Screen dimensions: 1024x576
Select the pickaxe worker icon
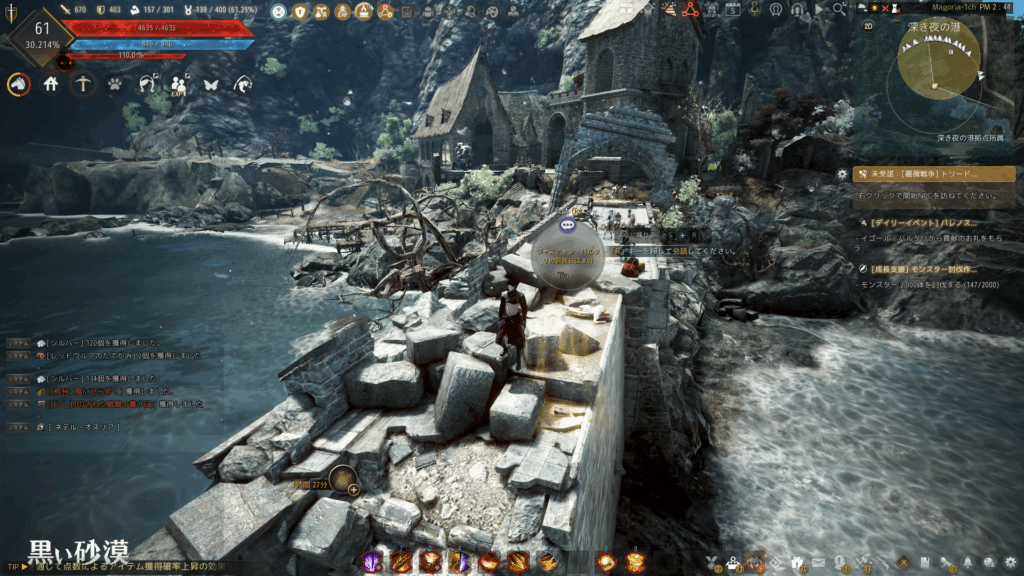(83, 85)
